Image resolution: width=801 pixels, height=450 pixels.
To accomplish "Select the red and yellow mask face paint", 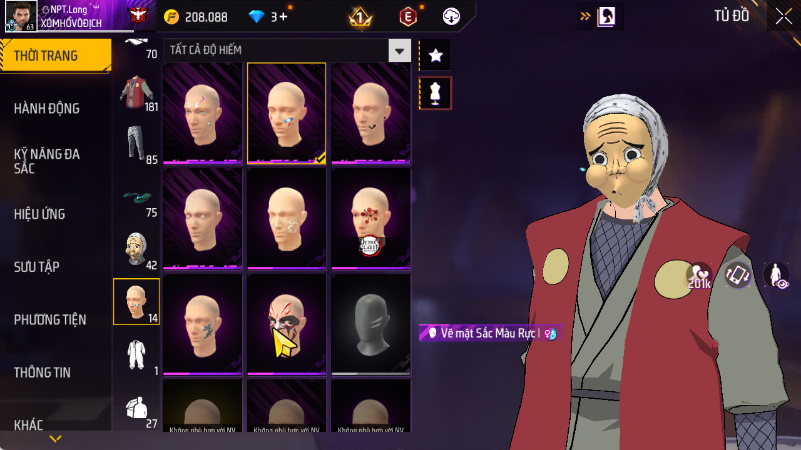I will pos(286,324).
